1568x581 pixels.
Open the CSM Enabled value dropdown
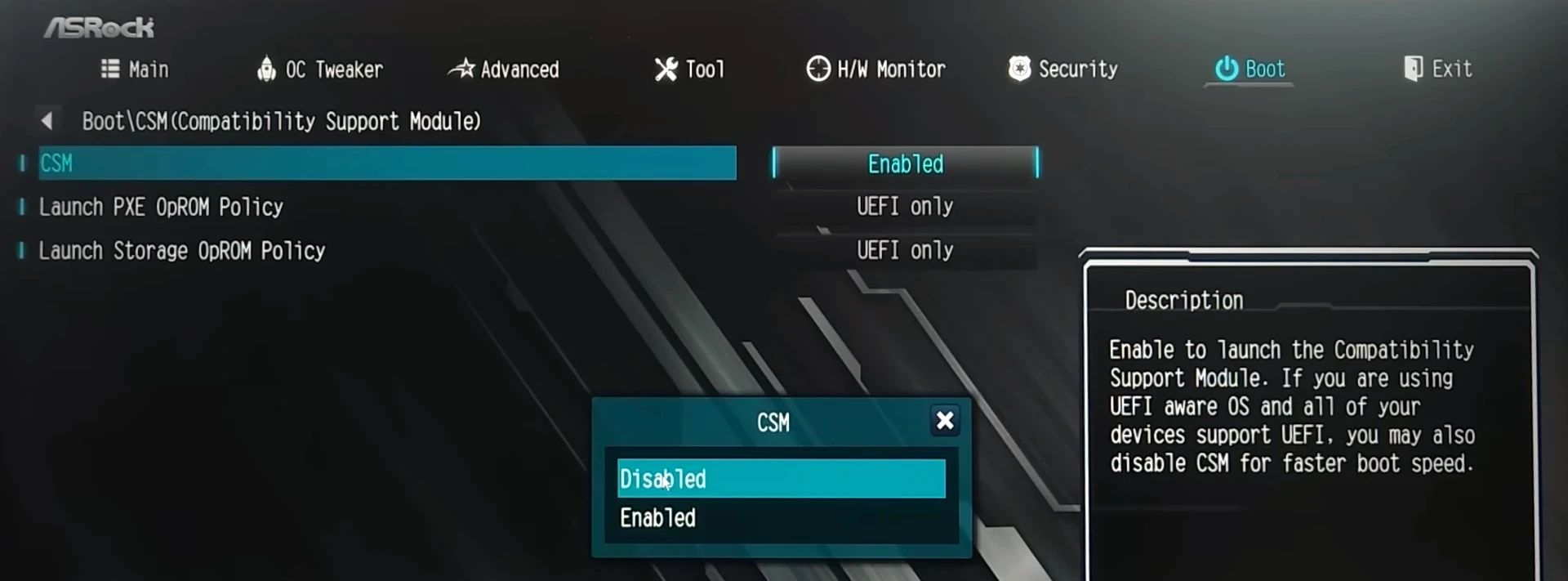(x=905, y=163)
